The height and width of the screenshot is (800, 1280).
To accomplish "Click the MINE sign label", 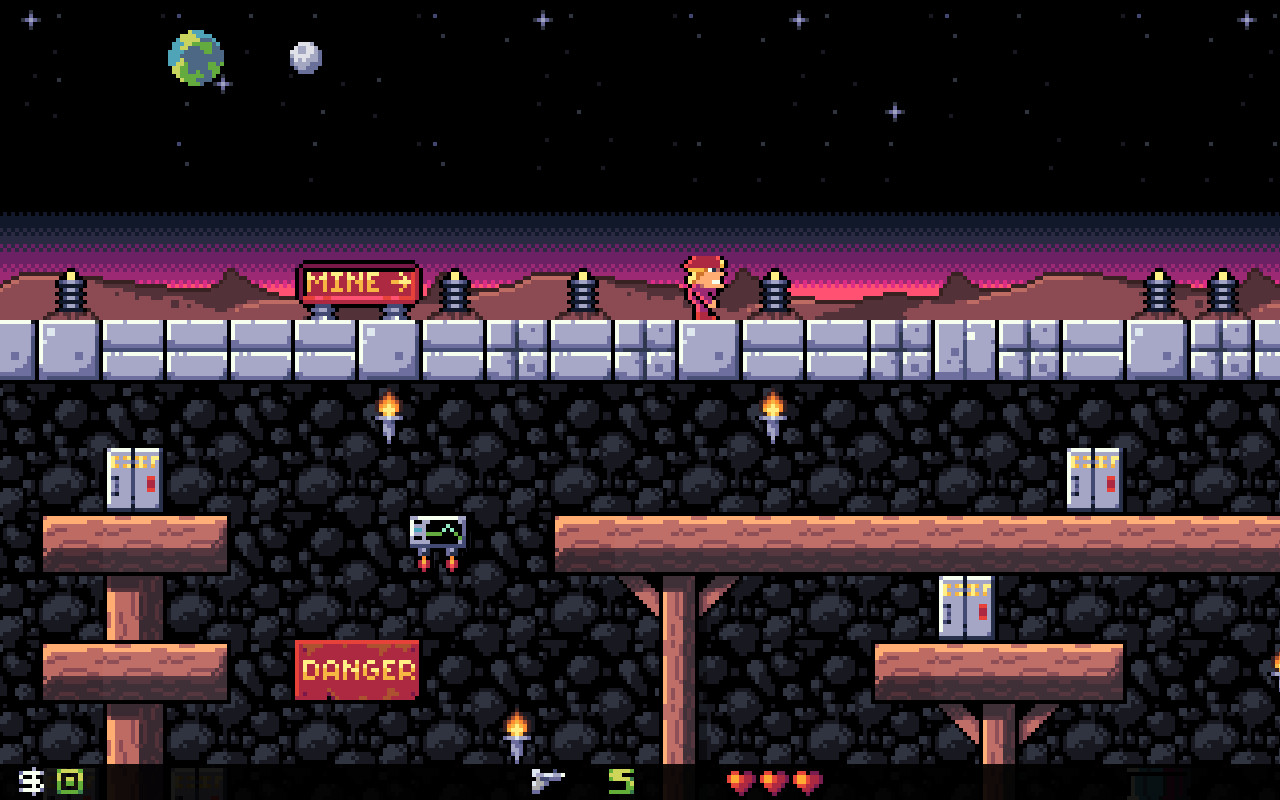I will click(345, 283).
